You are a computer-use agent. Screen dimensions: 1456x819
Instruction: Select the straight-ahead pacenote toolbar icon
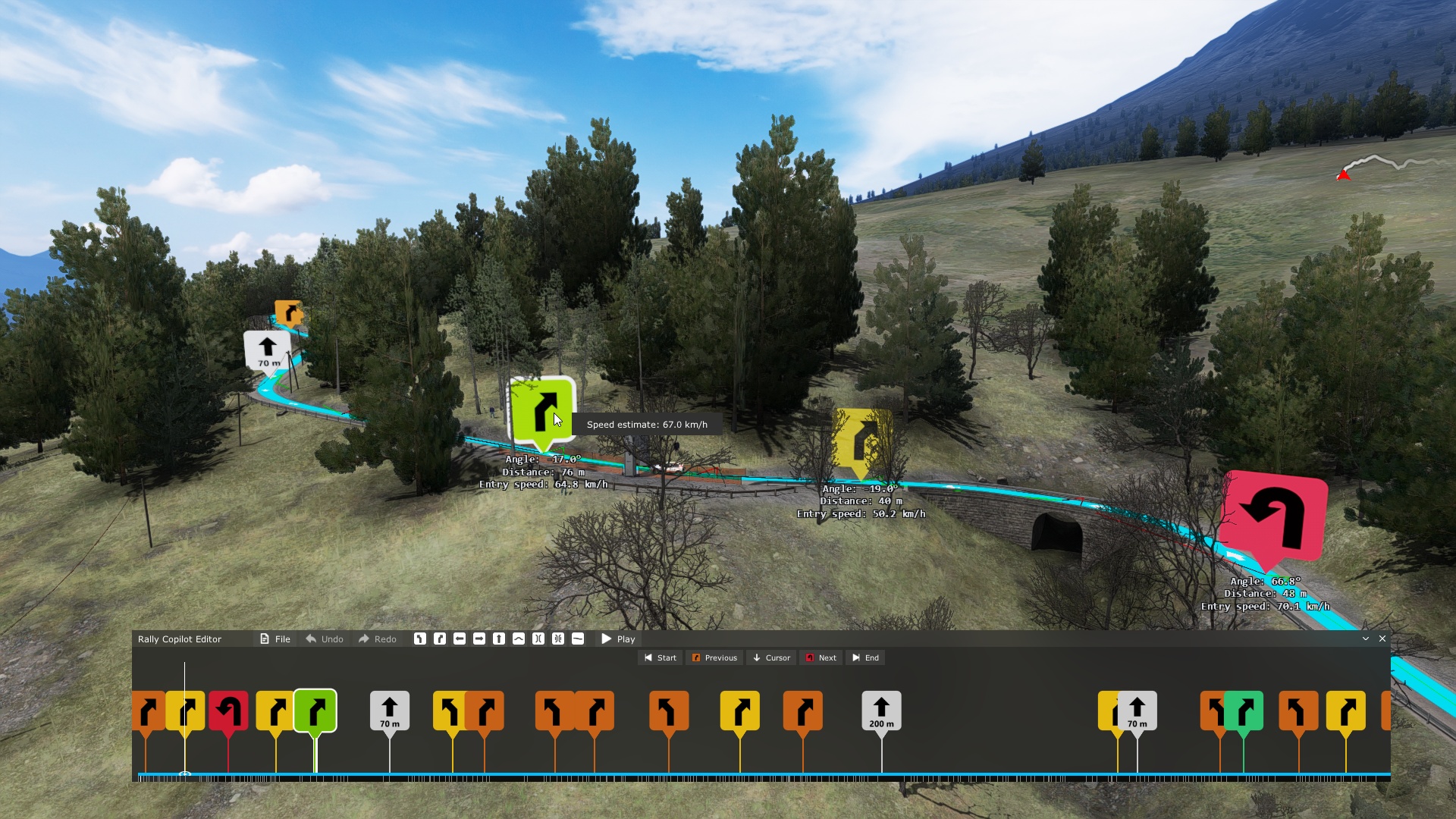(499, 639)
